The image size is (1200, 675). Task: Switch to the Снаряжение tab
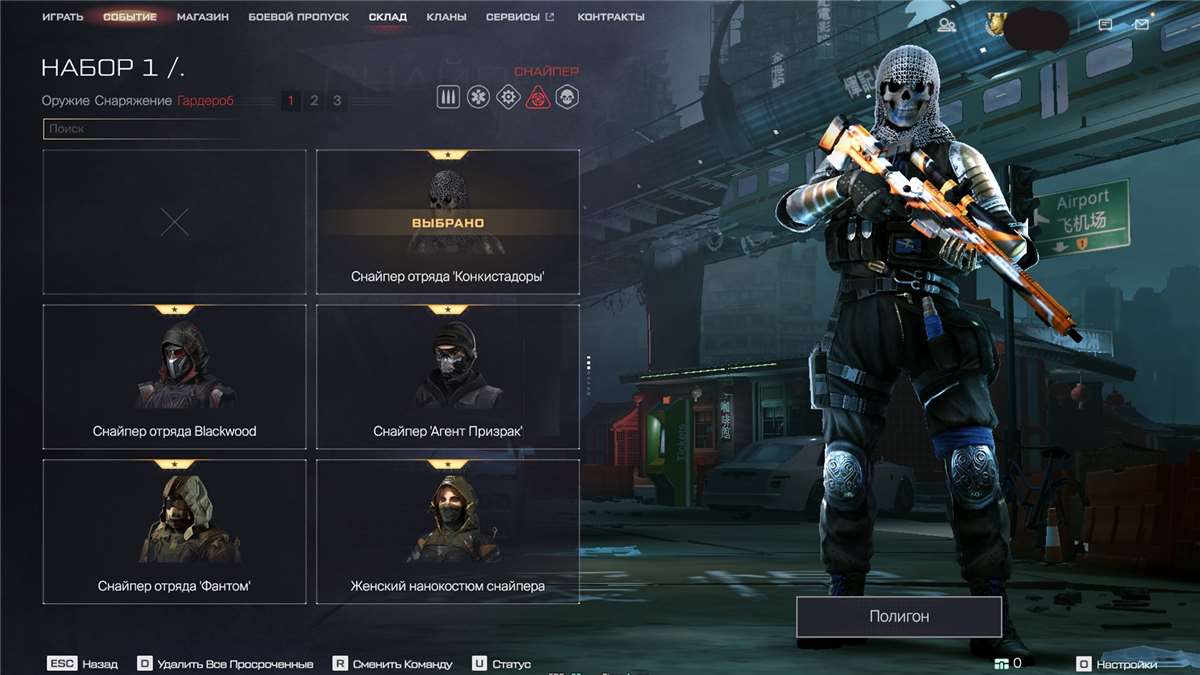(x=133, y=100)
